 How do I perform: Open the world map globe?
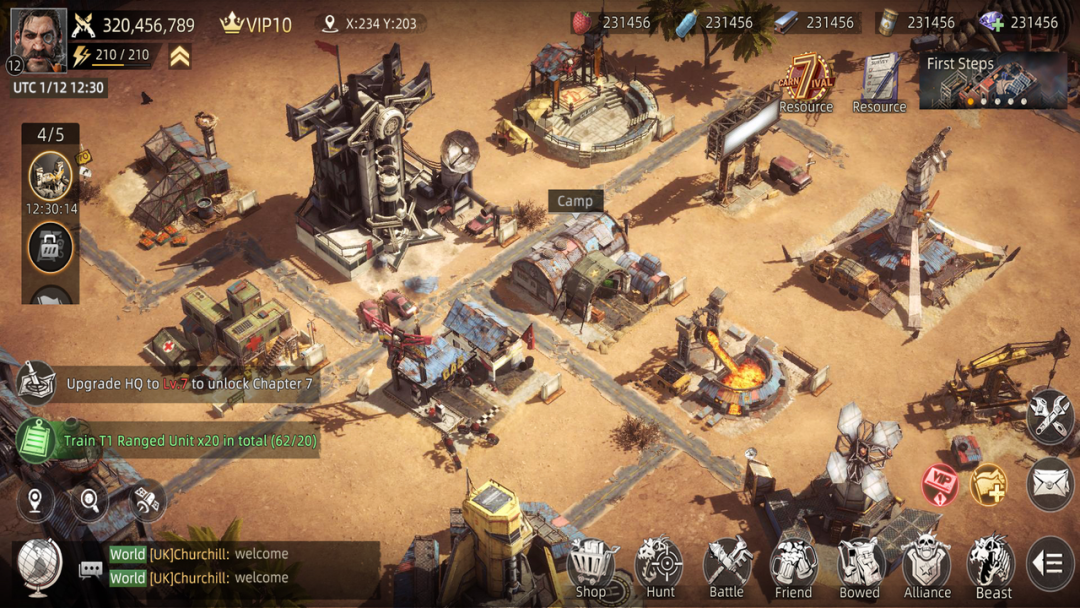tap(40, 566)
